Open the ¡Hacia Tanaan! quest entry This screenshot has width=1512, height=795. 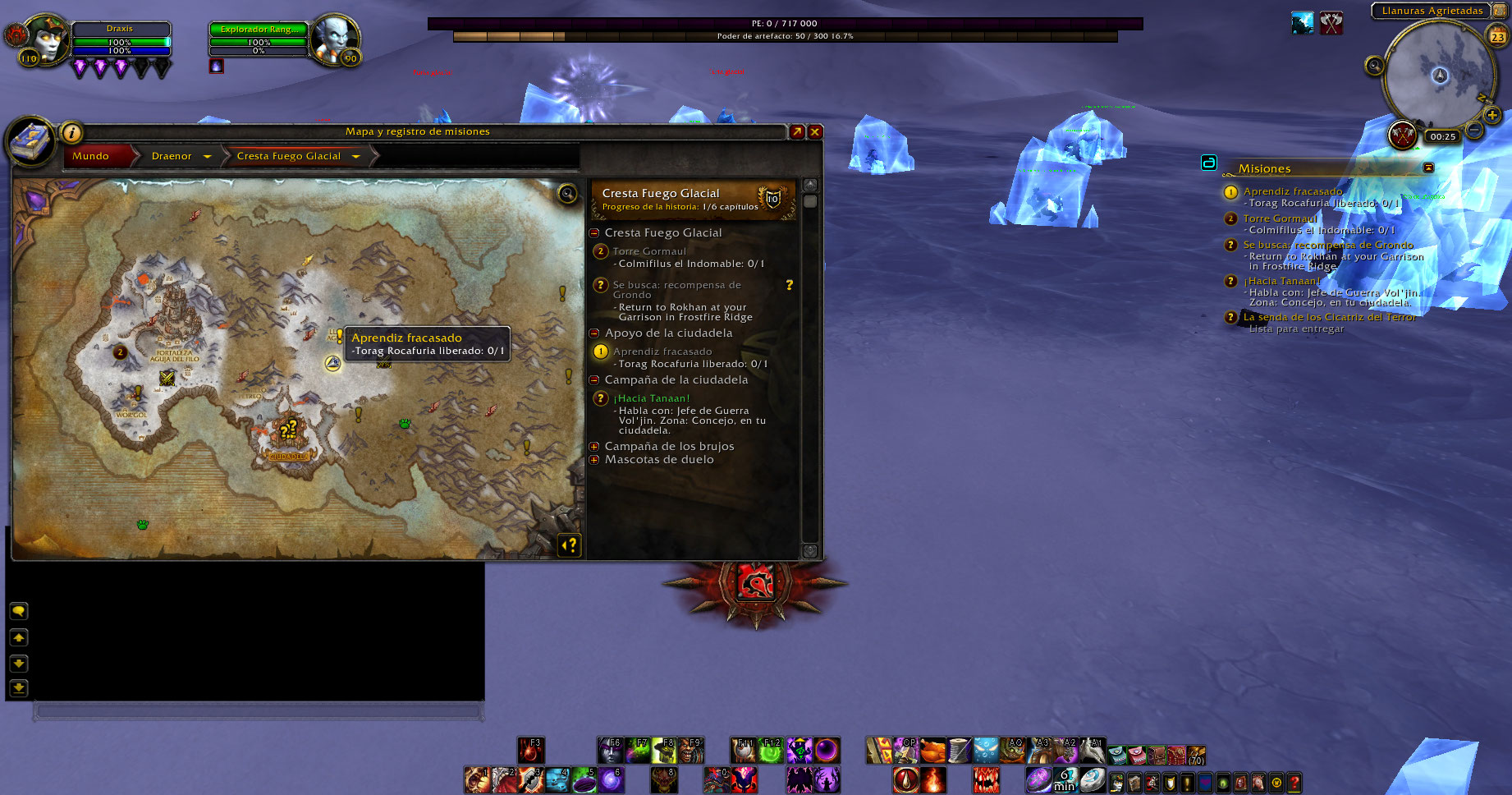tap(653, 398)
